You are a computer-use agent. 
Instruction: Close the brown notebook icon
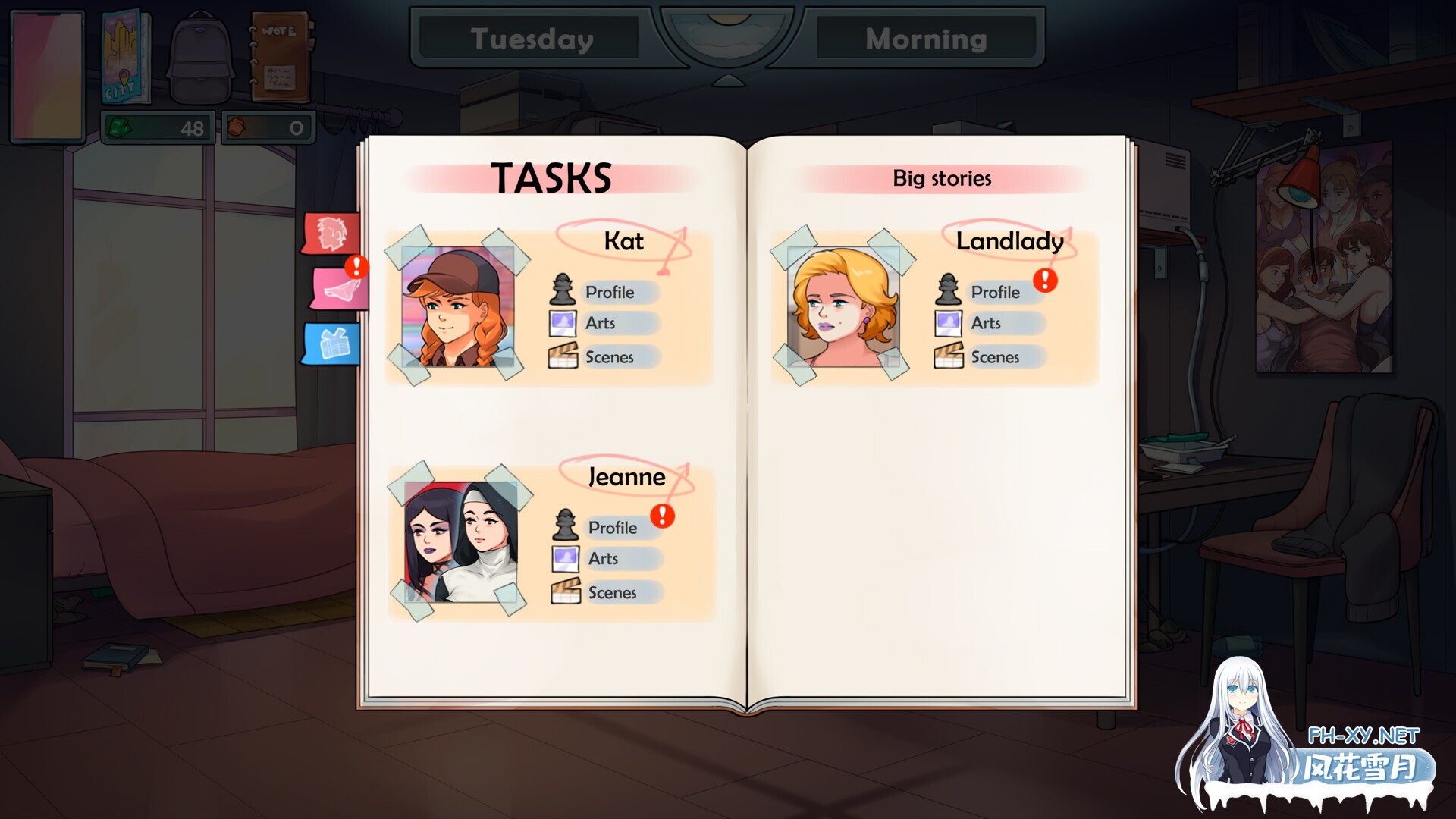pos(280,58)
